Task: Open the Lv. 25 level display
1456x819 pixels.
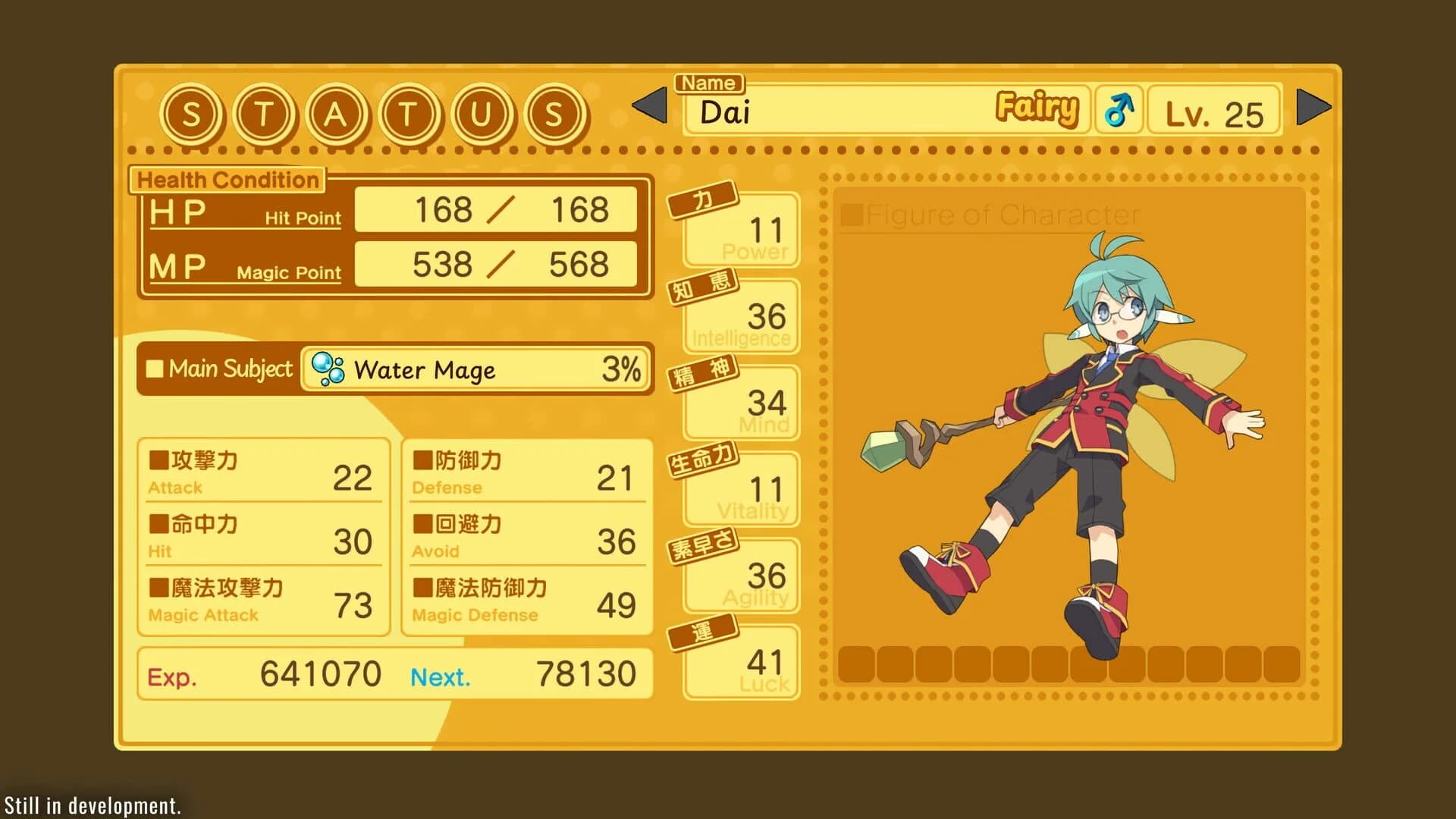Action: tap(1214, 111)
